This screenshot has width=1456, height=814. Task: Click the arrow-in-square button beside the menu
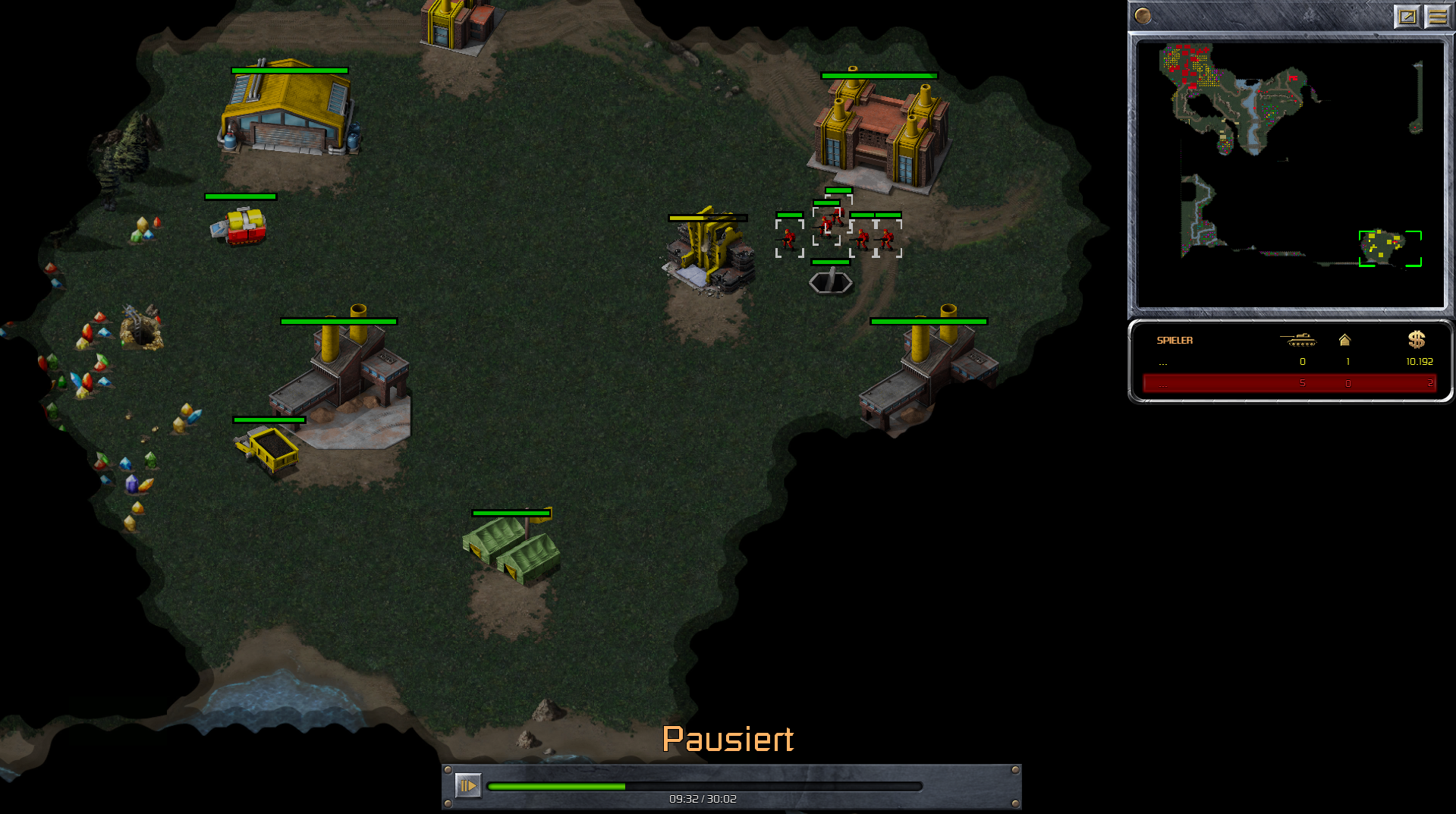point(1407,16)
